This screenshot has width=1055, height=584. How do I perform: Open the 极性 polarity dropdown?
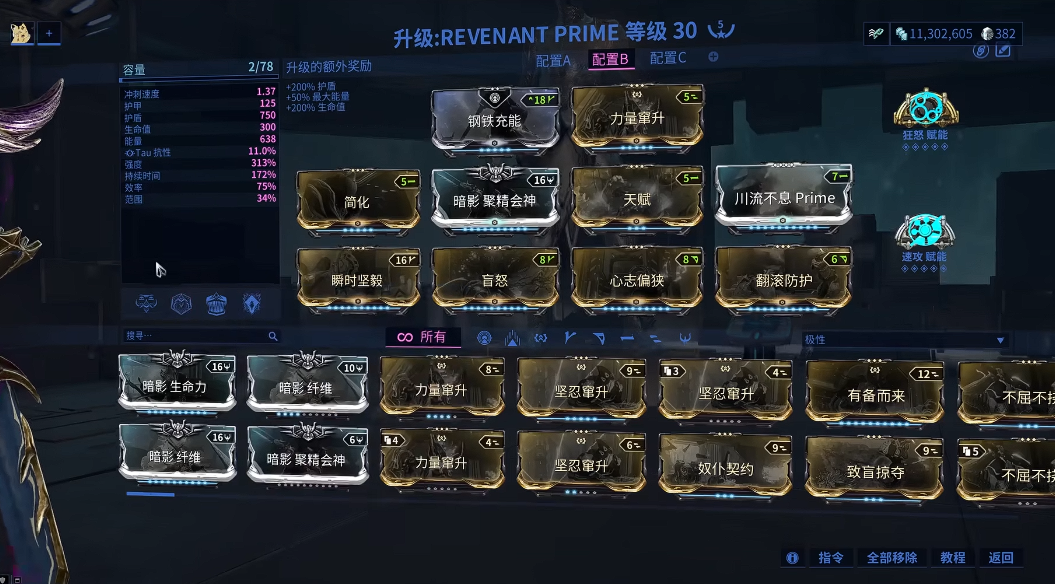pyautogui.click(x=904, y=340)
